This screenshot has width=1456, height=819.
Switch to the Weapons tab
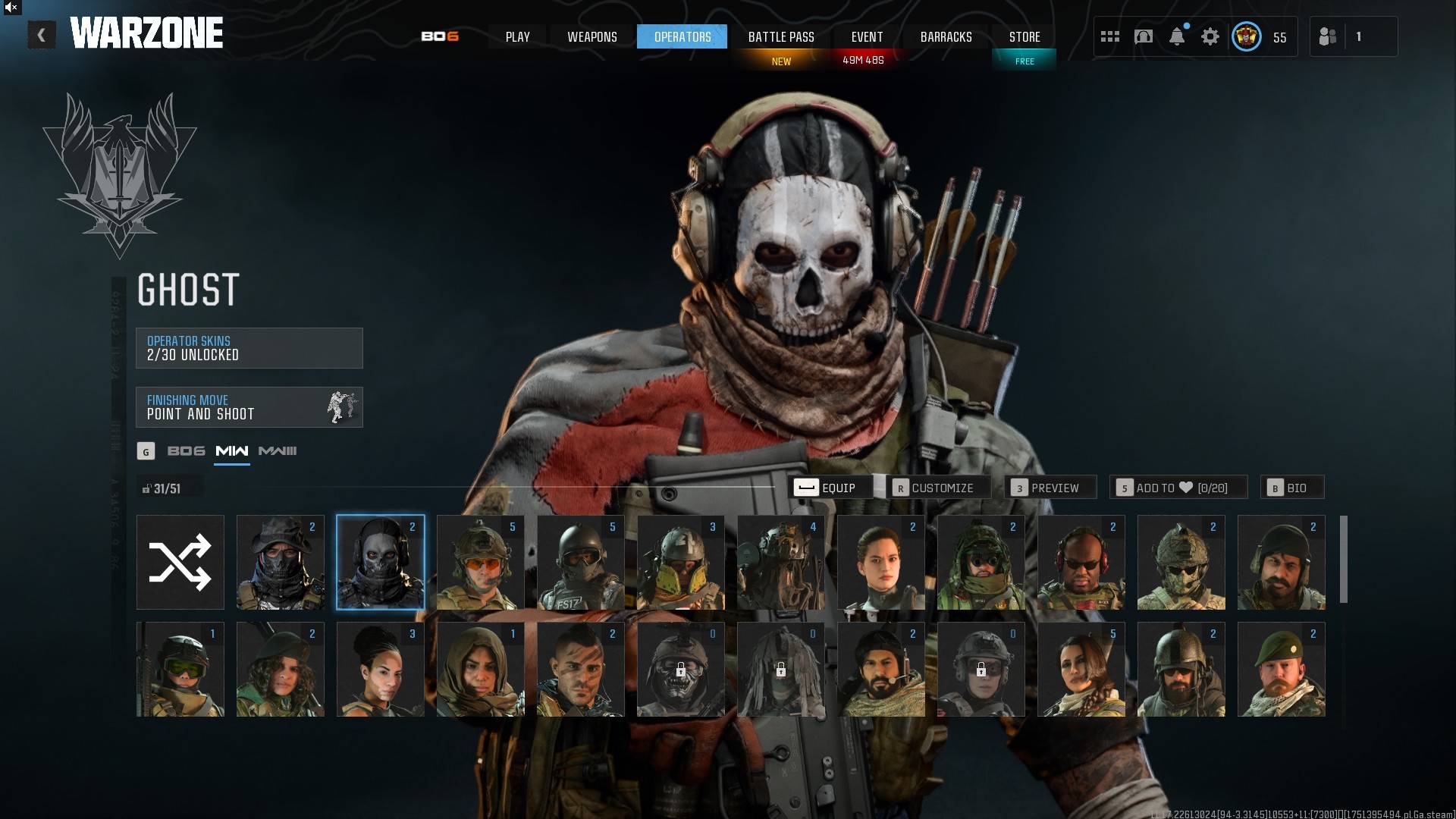pos(592,37)
